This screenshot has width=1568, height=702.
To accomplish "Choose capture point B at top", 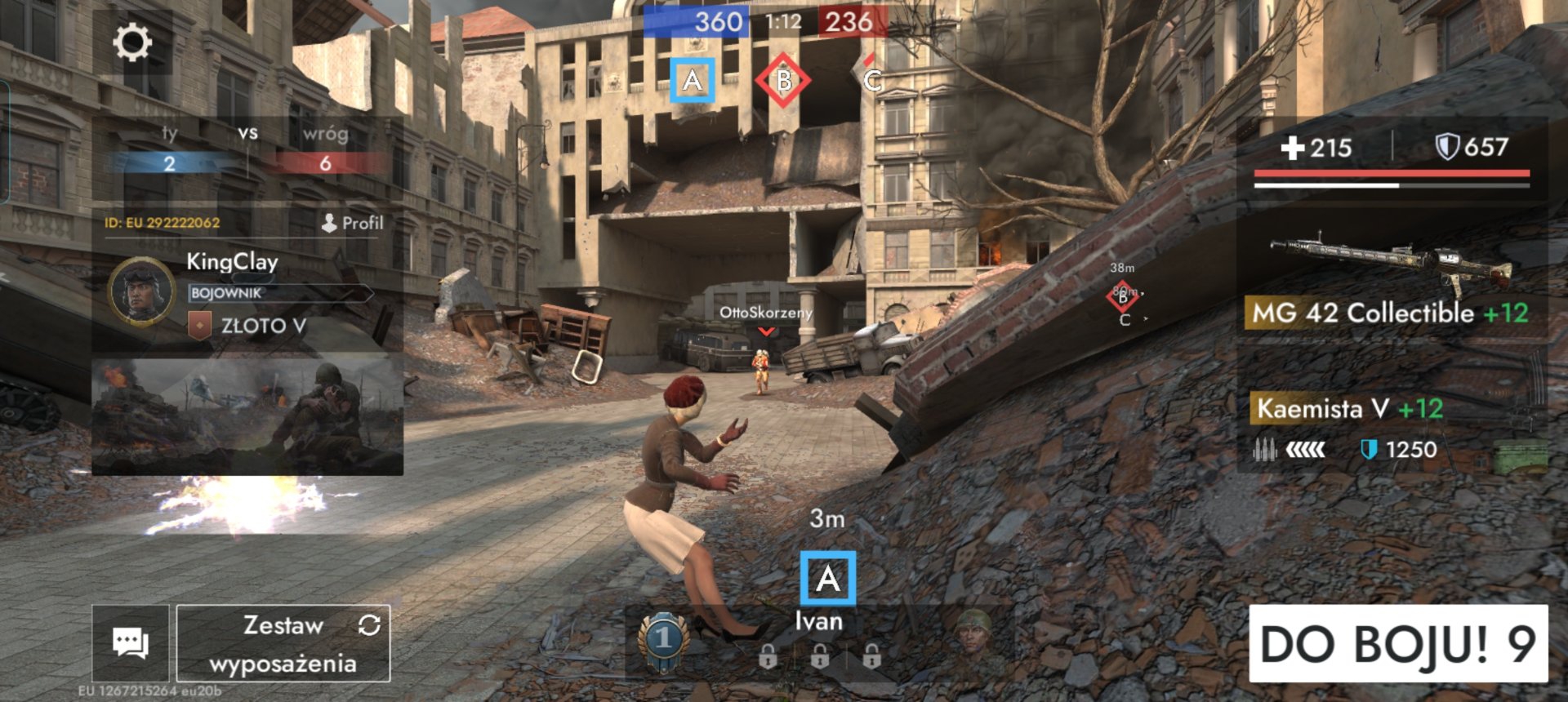I will [x=783, y=80].
